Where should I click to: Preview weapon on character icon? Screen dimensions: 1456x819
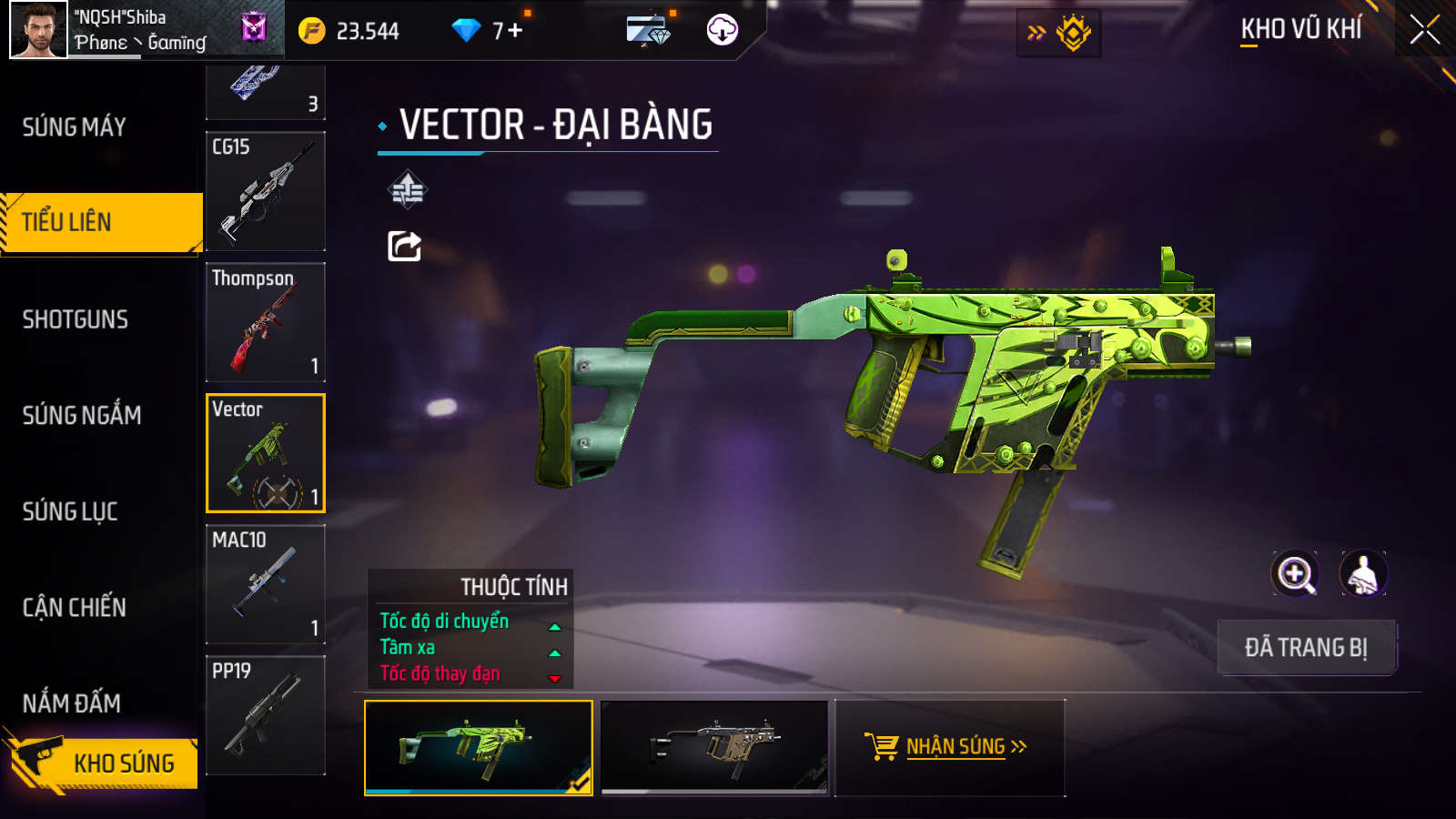coord(1363,574)
